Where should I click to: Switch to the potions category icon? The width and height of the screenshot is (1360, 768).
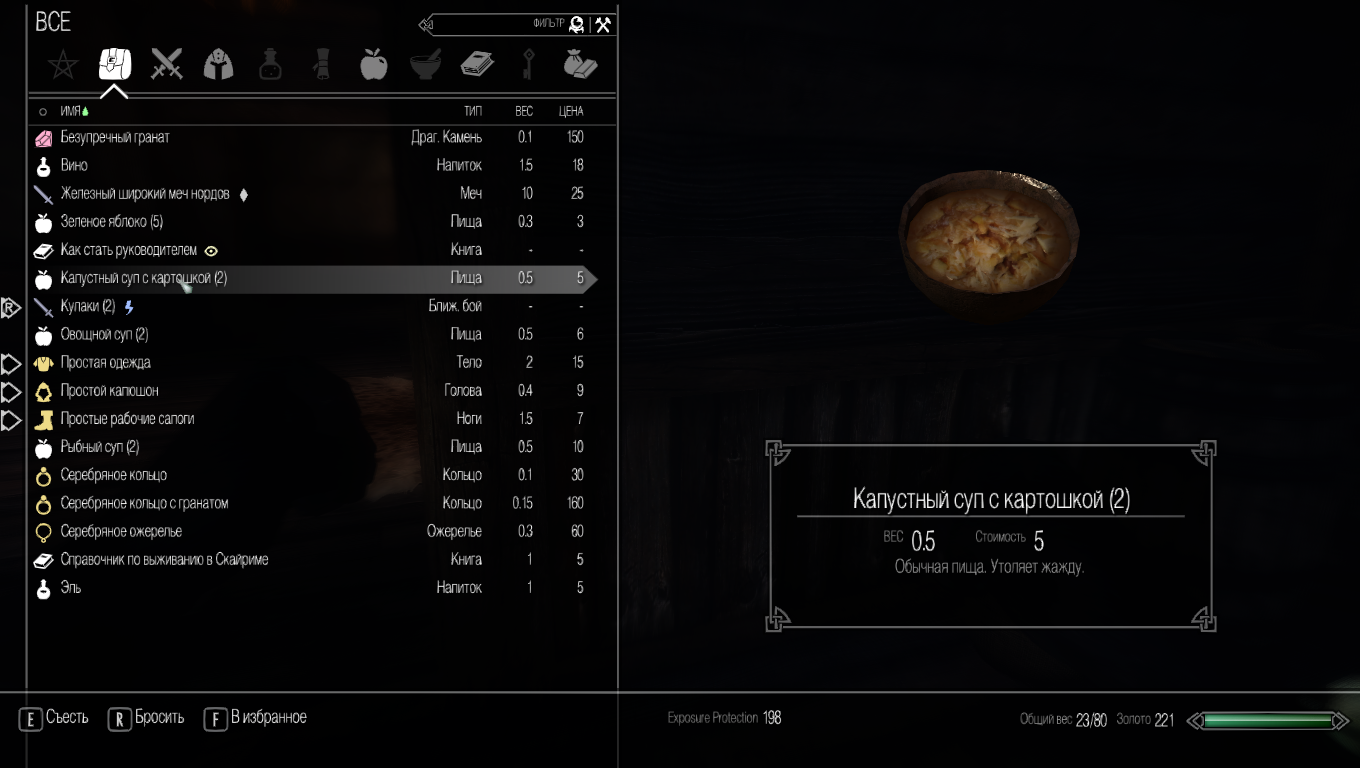point(270,62)
